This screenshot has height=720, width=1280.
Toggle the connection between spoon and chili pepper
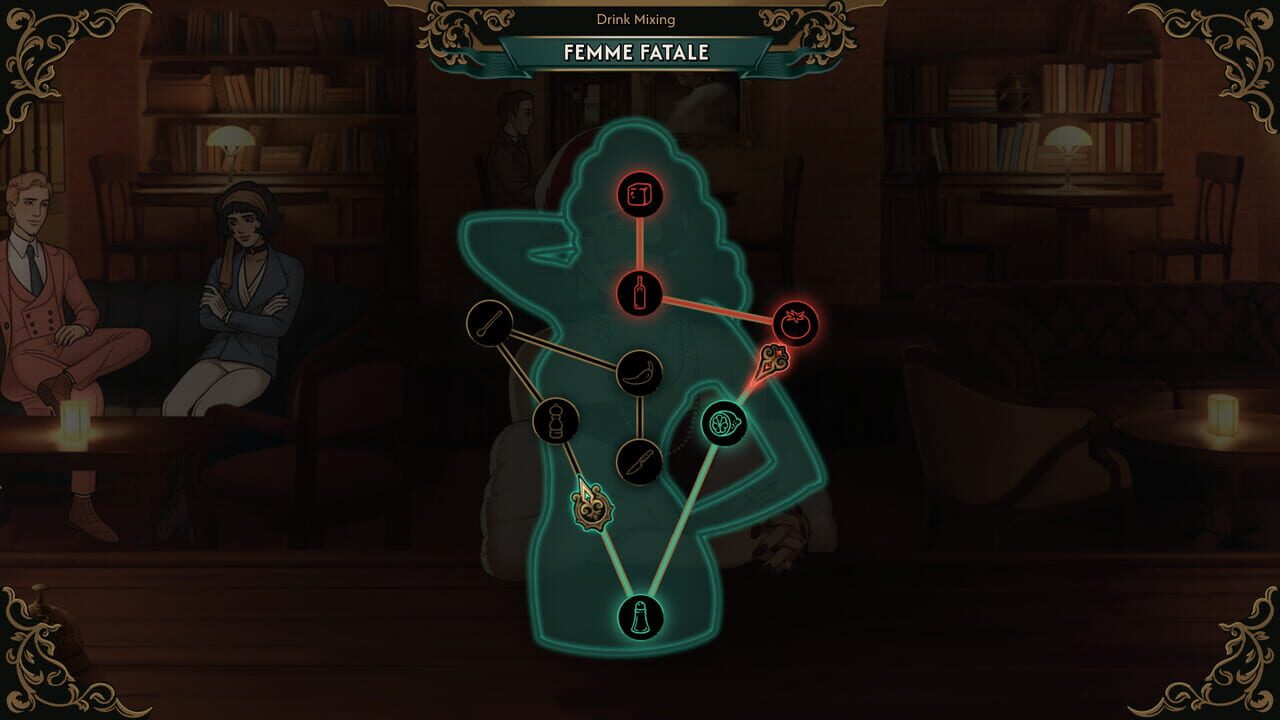point(565,349)
